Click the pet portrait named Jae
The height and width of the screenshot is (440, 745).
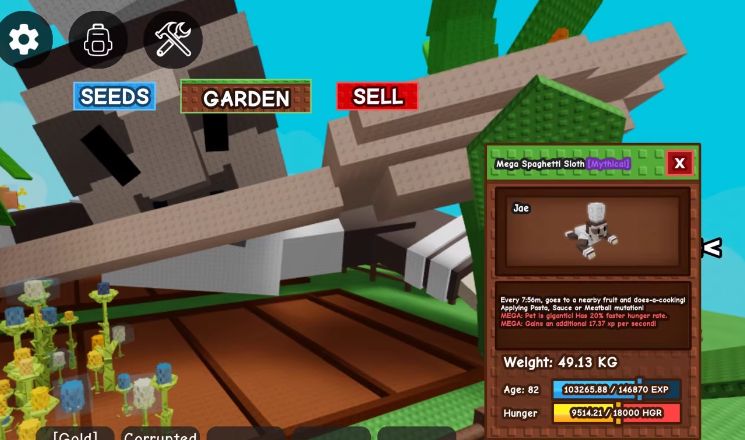(593, 231)
